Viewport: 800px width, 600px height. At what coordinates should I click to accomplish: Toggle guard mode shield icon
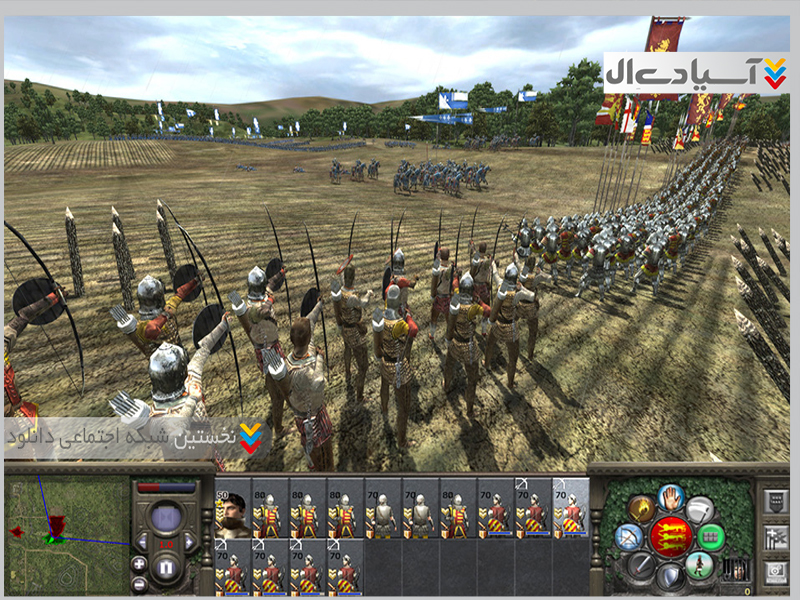tap(670, 578)
